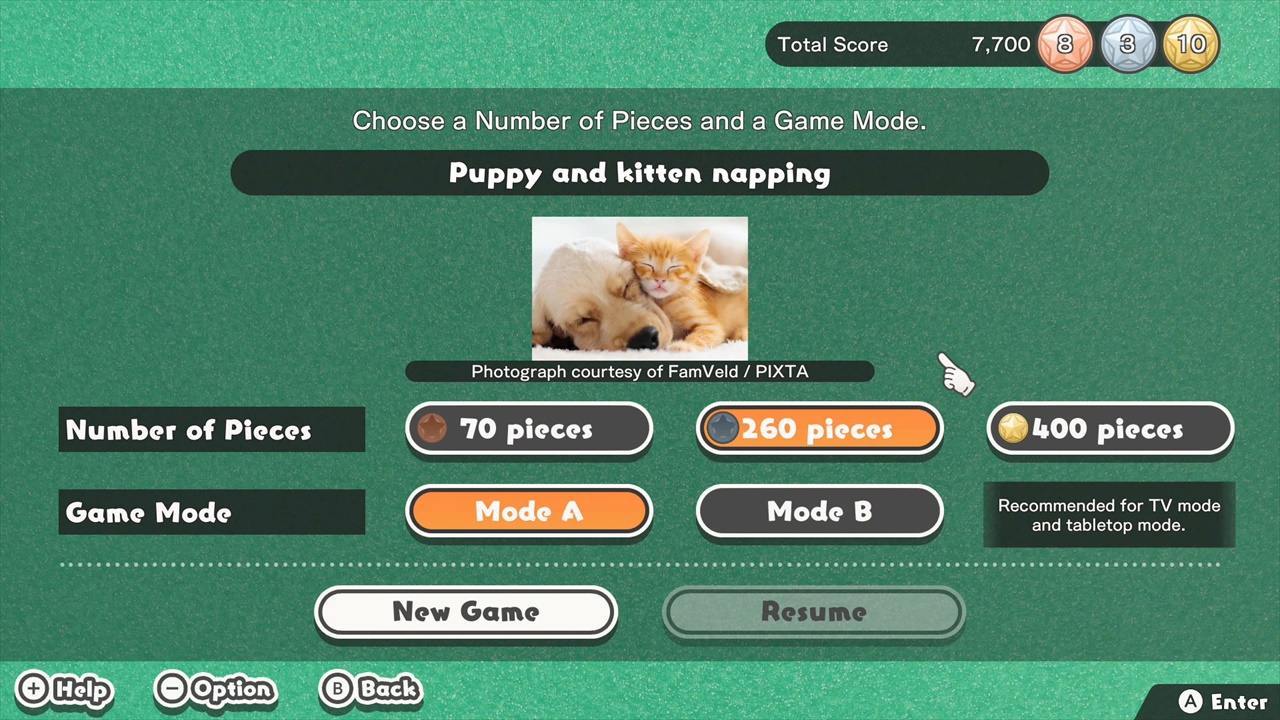Click the FamVeld photograph credit bar

pyautogui.click(x=640, y=371)
